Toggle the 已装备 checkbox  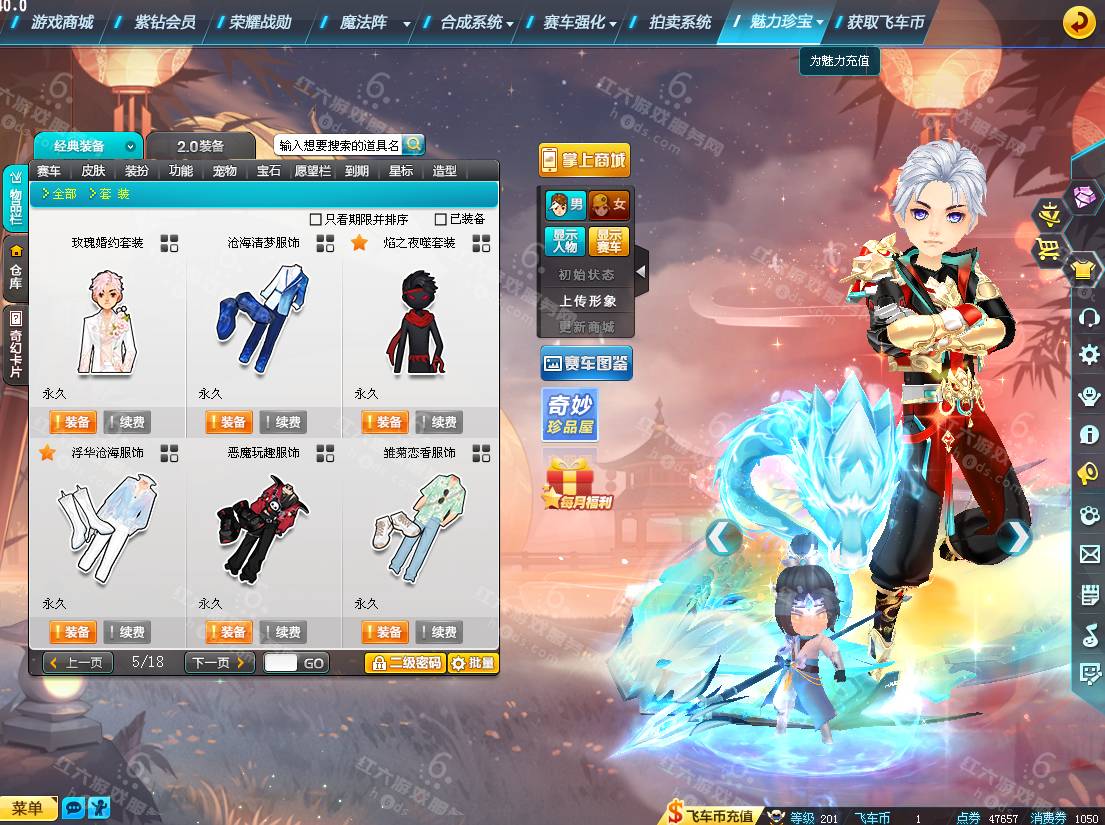click(x=441, y=219)
